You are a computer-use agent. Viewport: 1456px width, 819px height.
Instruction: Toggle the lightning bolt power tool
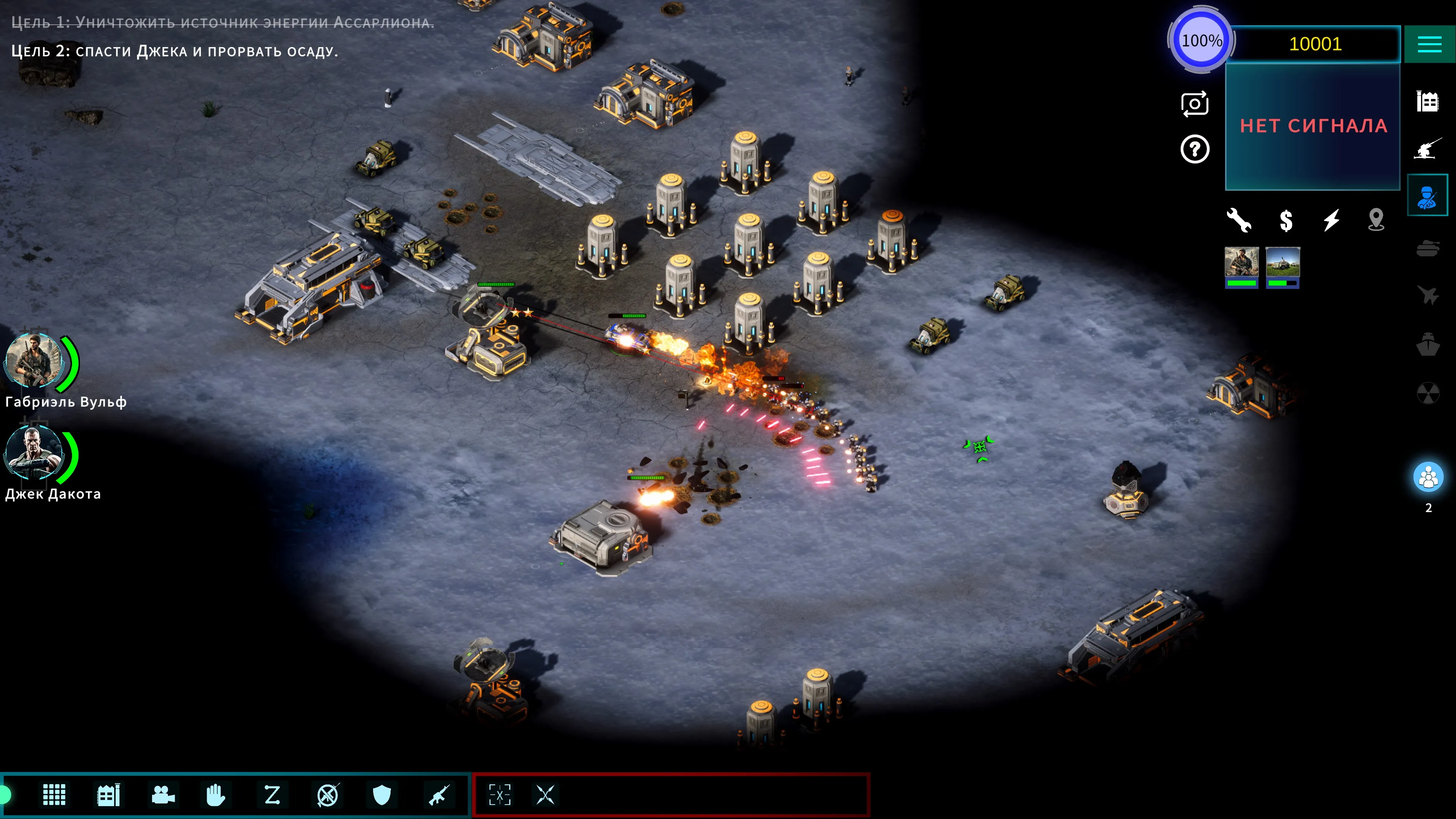(x=1331, y=220)
